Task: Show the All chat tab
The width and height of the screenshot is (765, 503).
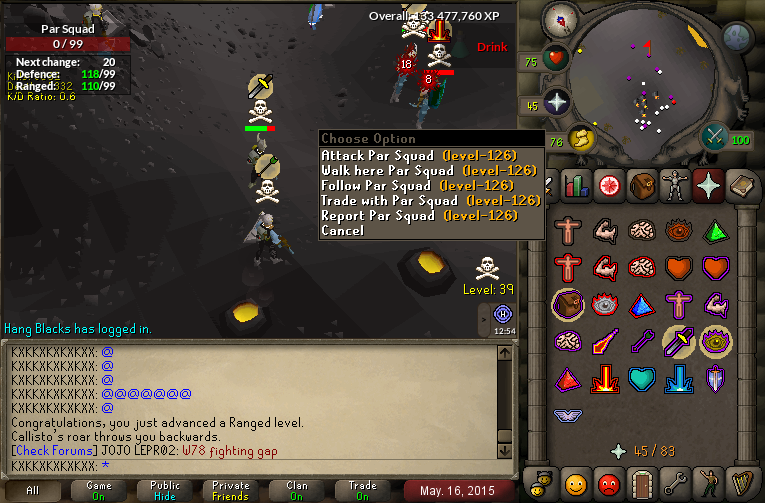Action: point(33,490)
